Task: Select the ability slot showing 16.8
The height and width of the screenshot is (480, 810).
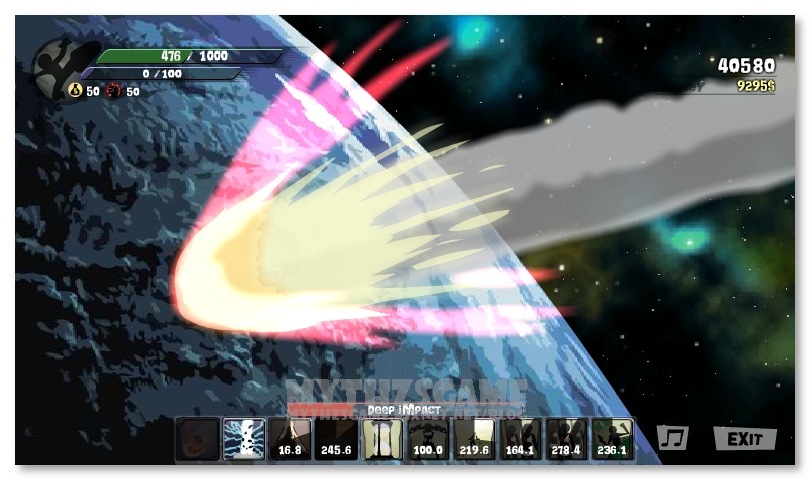Action: pos(290,439)
